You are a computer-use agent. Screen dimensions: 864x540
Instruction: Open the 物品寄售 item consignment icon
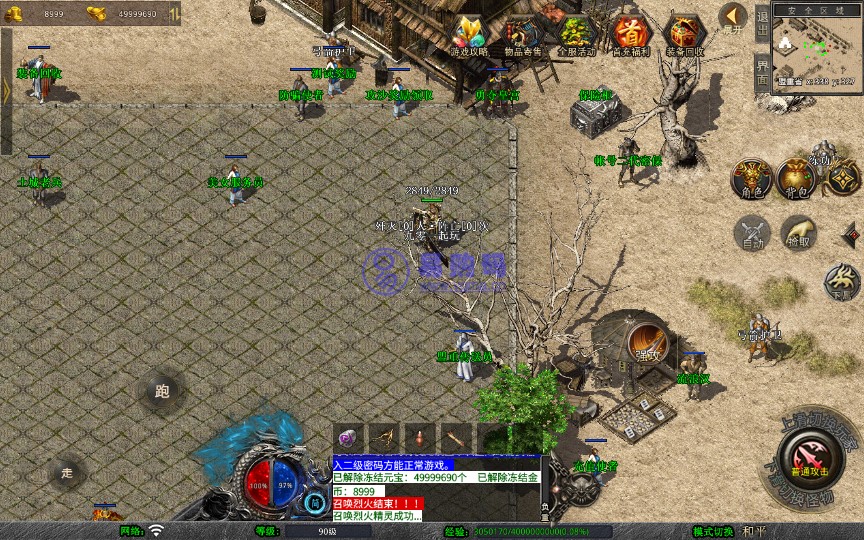pyautogui.click(x=523, y=35)
